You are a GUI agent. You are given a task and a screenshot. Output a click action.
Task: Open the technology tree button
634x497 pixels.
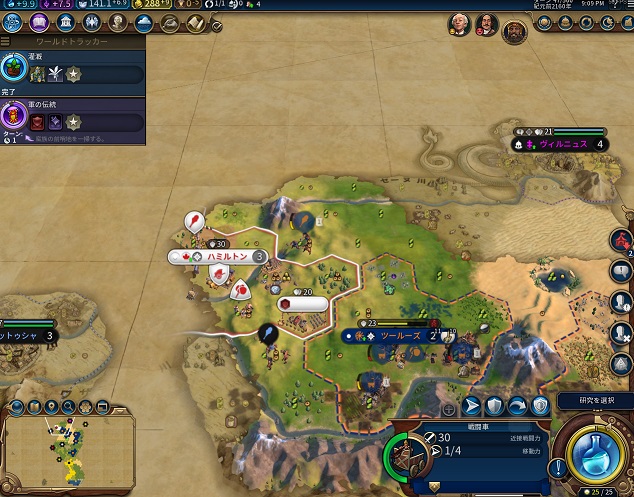(x=13, y=22)
